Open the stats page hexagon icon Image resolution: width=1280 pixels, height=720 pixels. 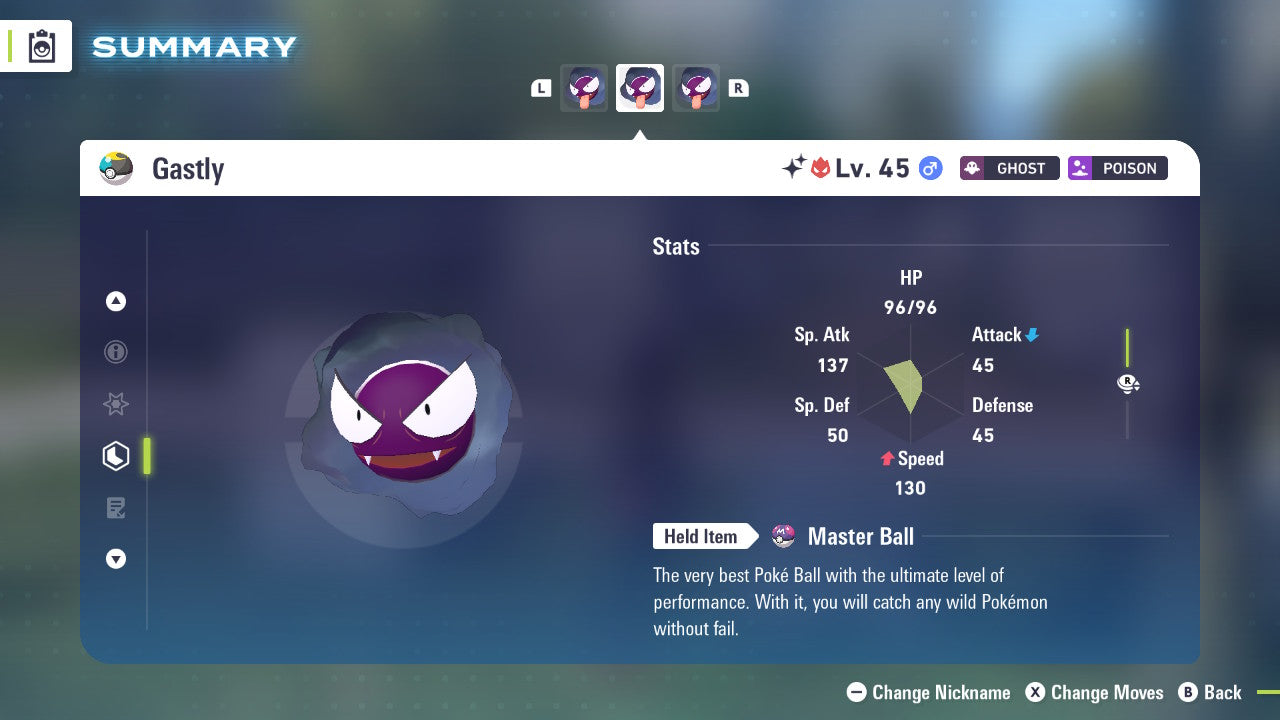(x=116, y=456)
